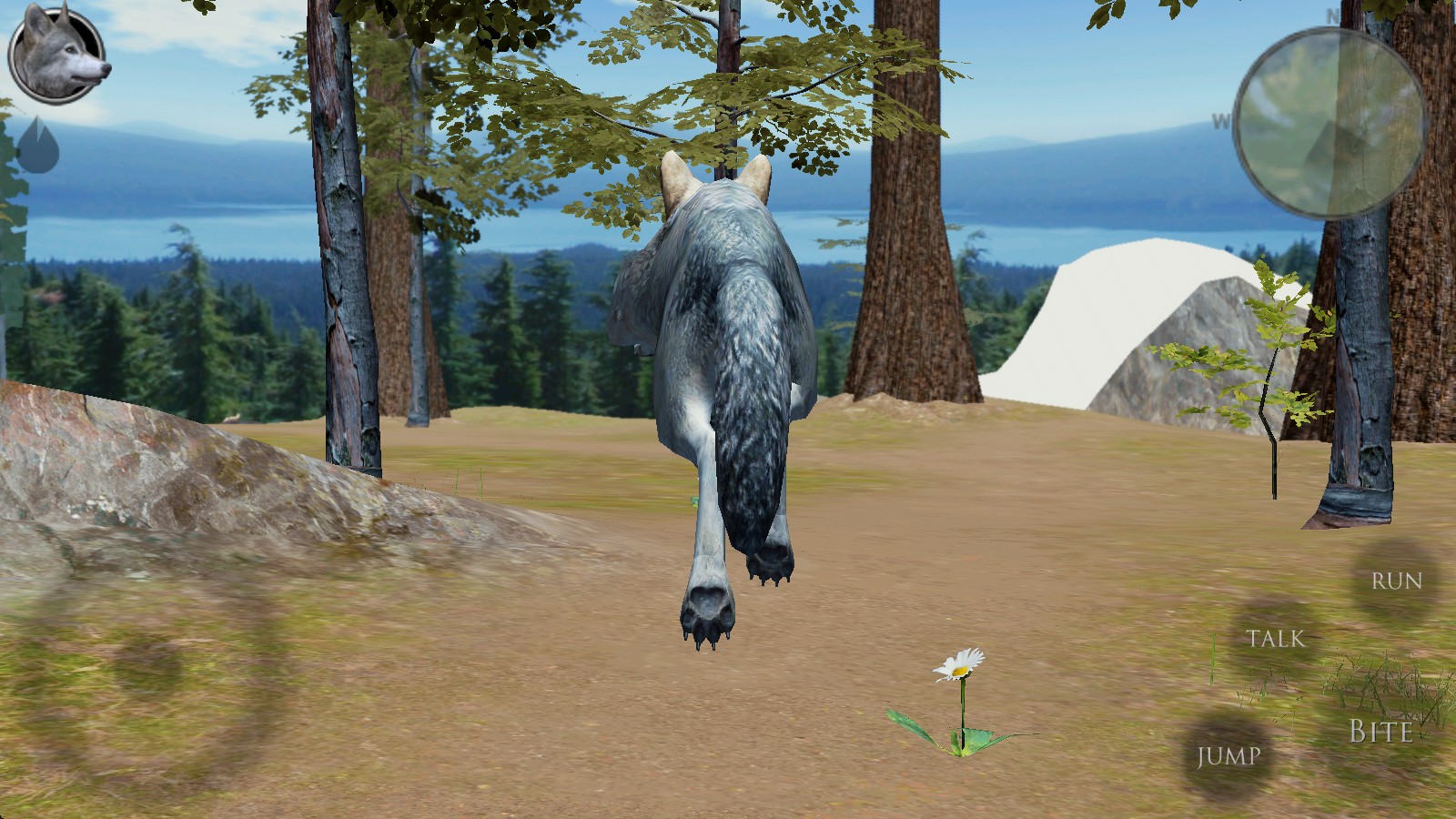Open the wolf portrait icon

click(x=57, y=56)
